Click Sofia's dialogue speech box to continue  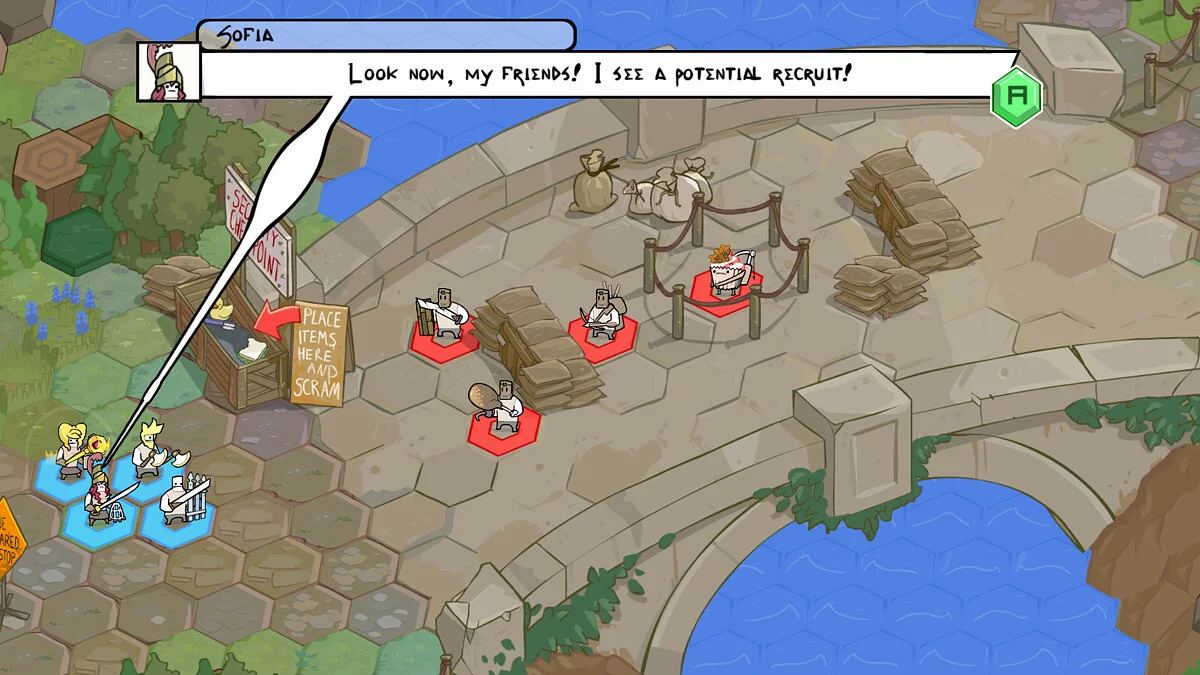[600, 74]
